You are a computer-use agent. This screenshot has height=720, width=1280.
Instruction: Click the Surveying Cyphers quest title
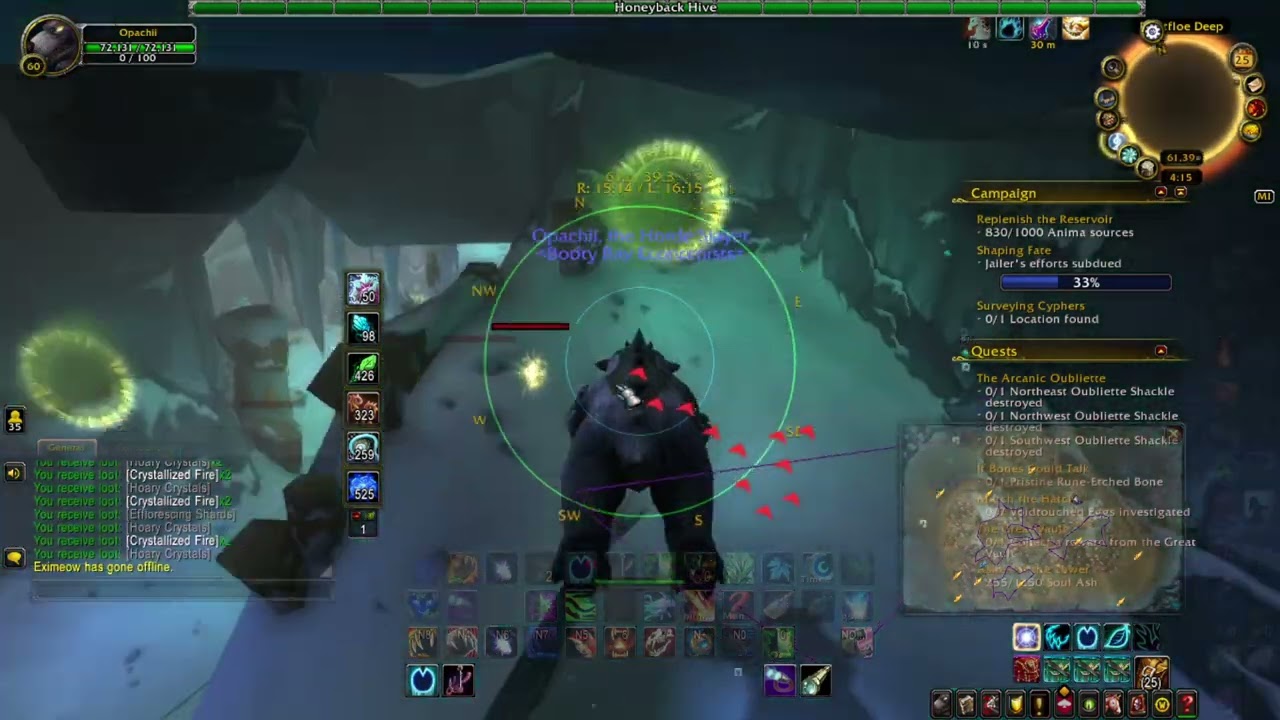click(x=1030, y=305)
